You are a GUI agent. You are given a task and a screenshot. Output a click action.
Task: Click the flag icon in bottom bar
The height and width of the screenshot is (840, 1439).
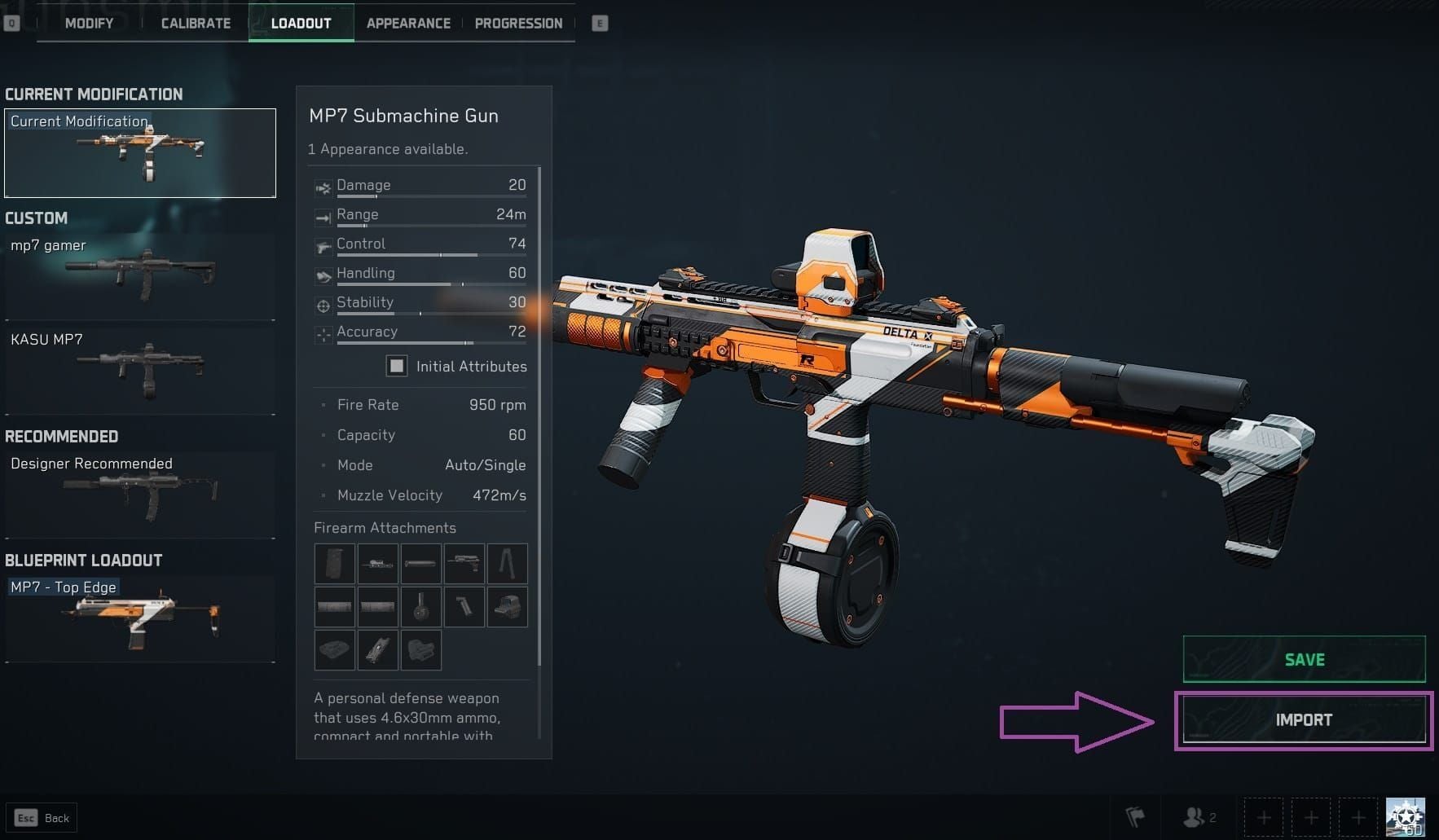[x=1135, y=816]
